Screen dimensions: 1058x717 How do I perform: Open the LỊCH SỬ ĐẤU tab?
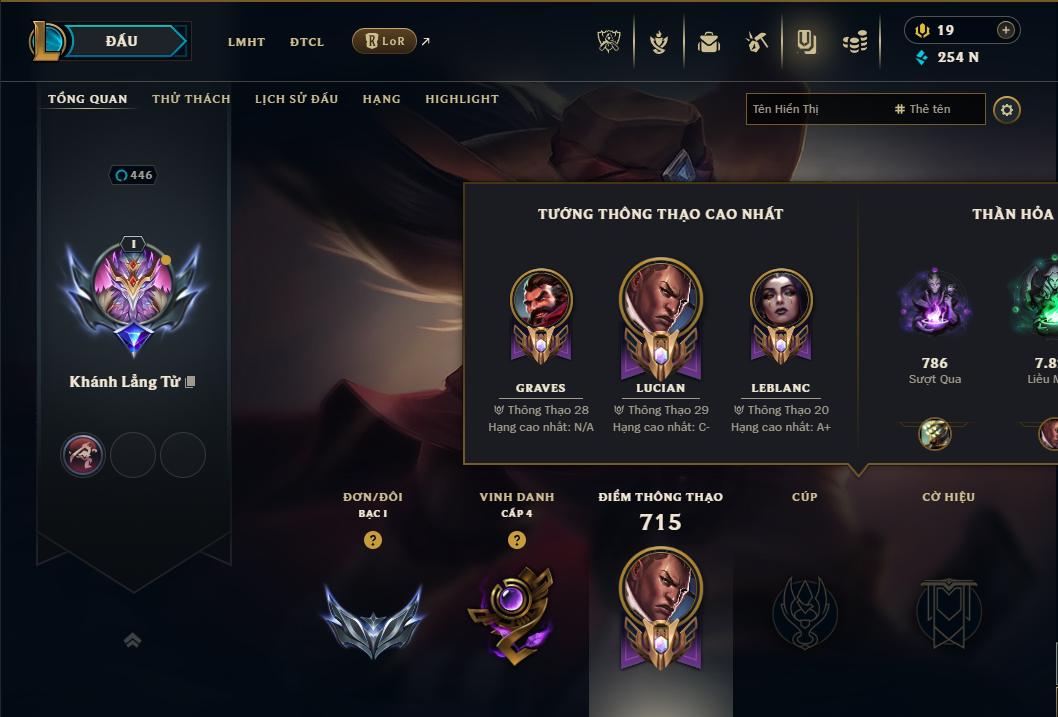296,99
